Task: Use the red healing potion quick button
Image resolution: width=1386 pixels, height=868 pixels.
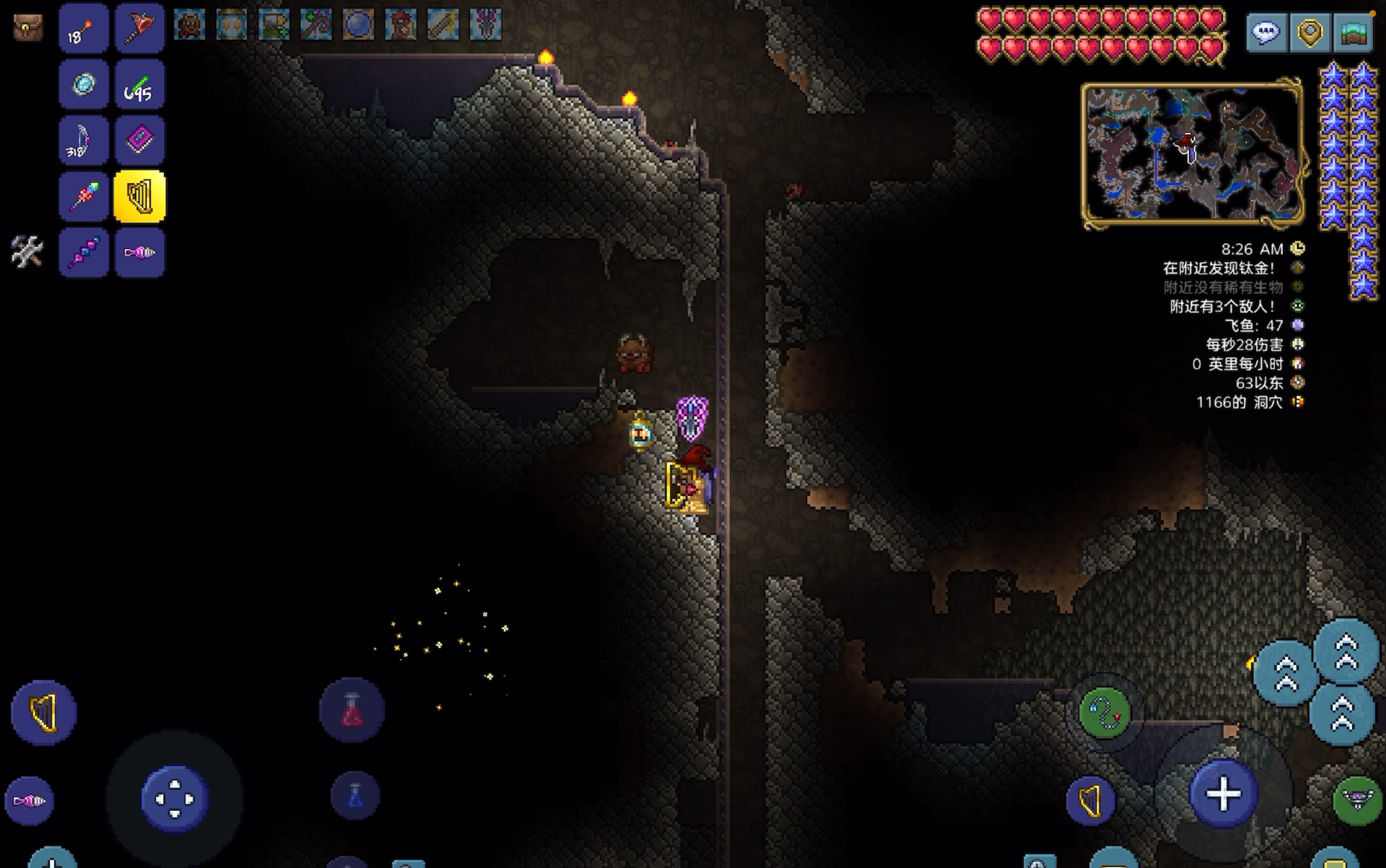Action: point(352,710)
